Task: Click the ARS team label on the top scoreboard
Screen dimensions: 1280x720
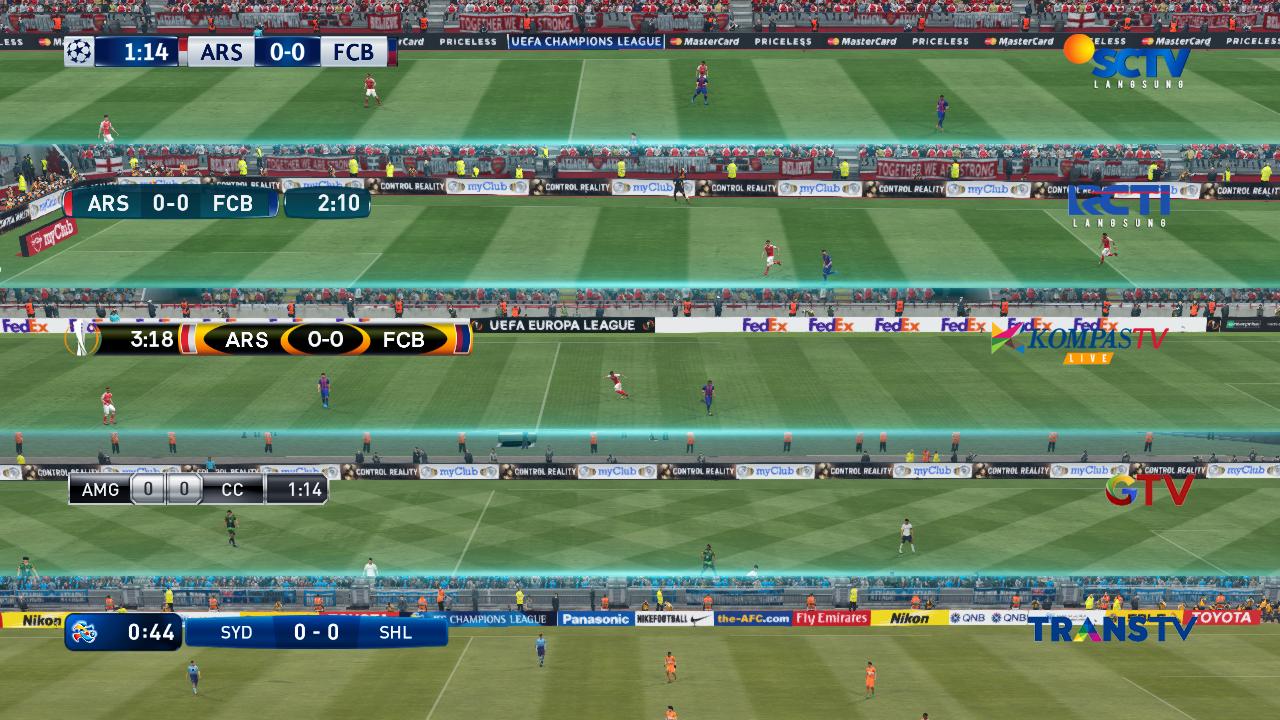Action: tap(220, 52)
